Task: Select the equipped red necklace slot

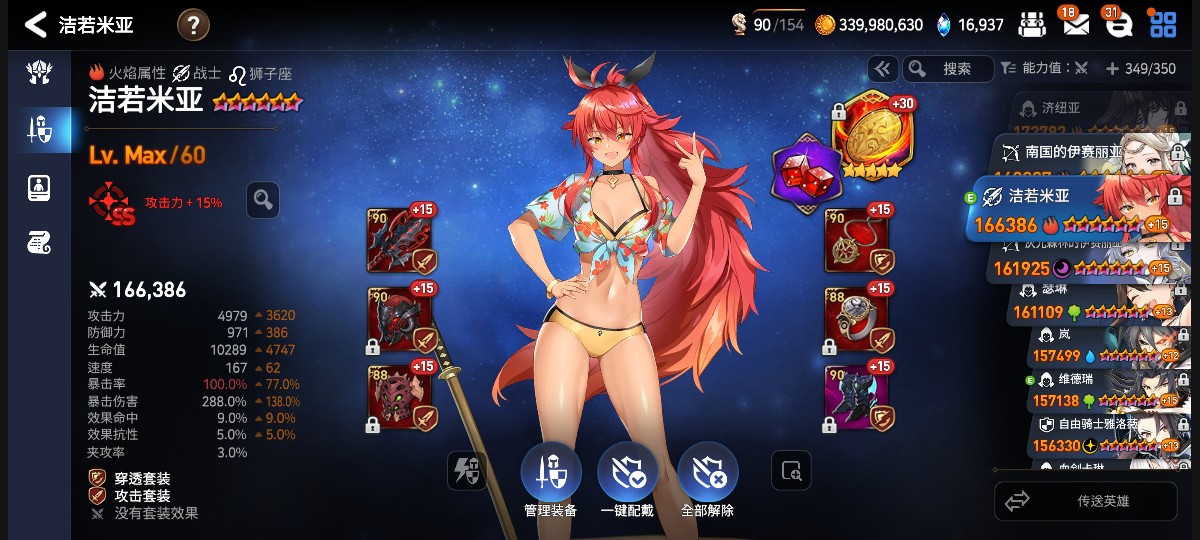Action: (857, 240)
